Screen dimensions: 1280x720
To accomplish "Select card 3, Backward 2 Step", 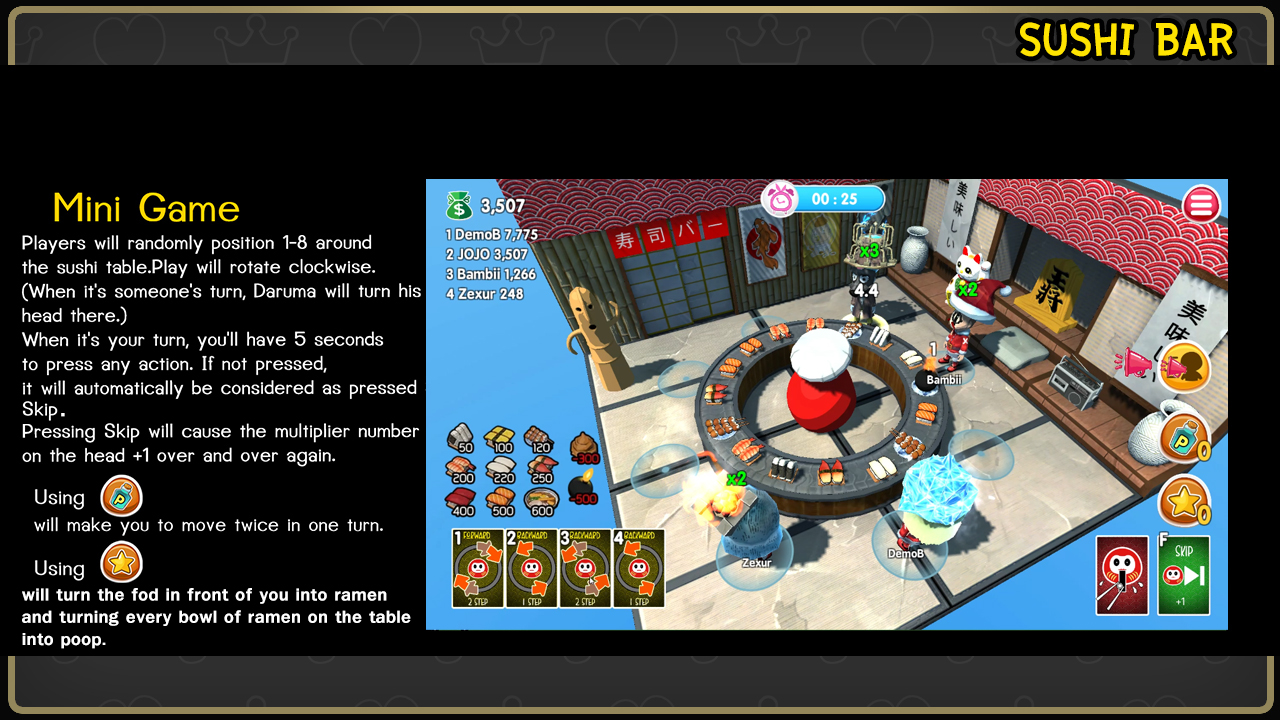I will pos(585,568).
